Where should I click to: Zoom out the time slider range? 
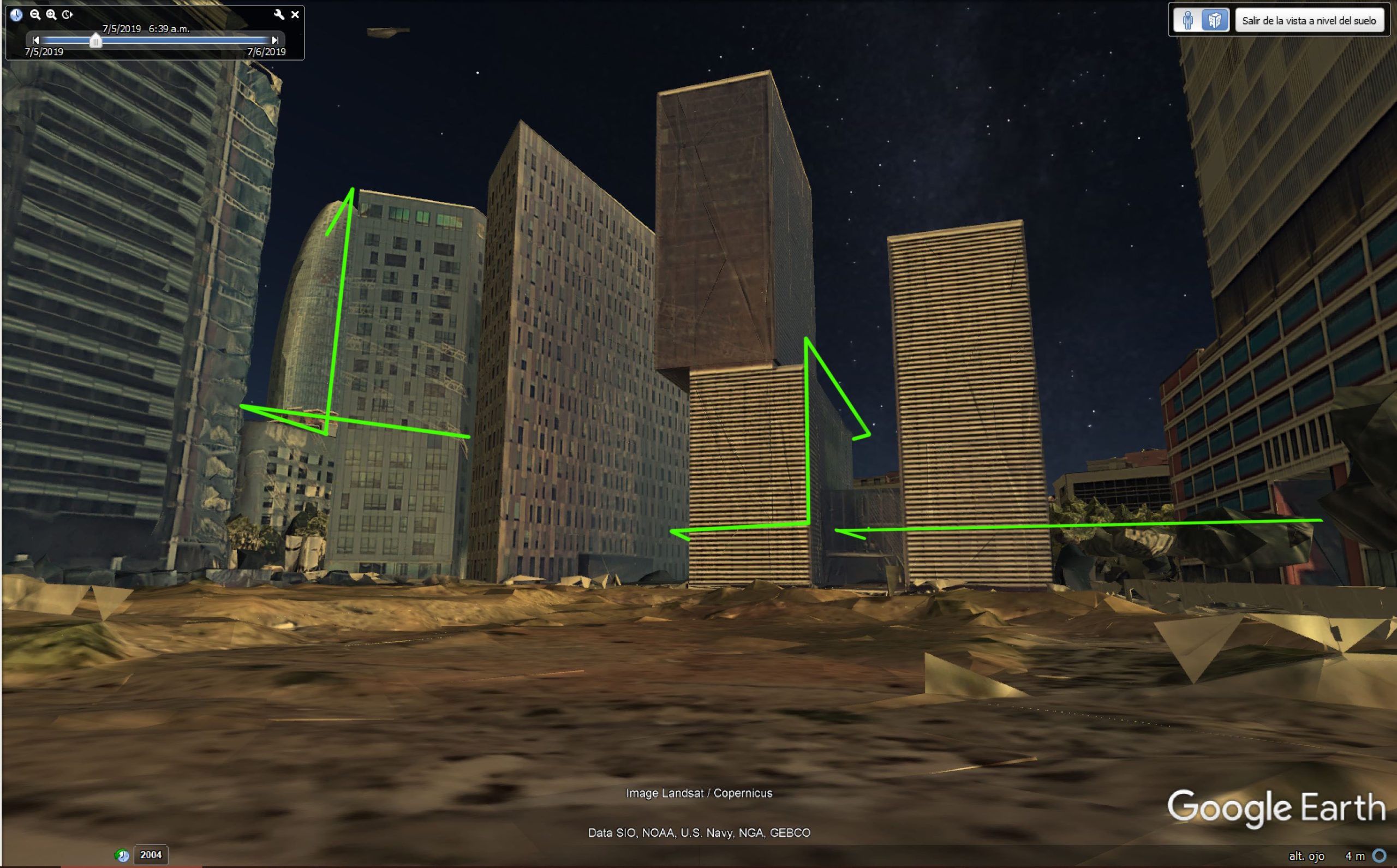click(x=35, y=15)
